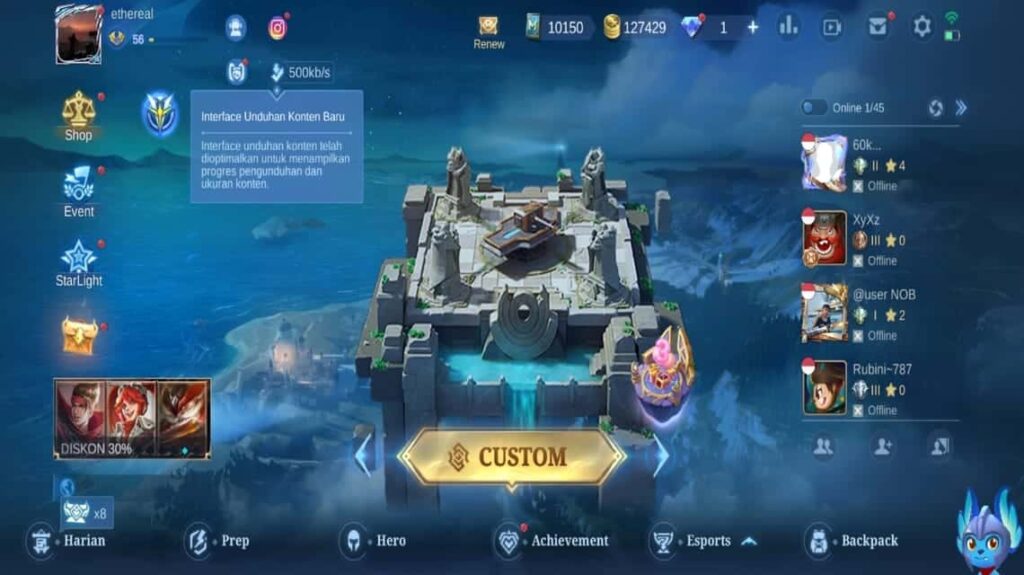Open the StarLight pass

tap(78, 263)
